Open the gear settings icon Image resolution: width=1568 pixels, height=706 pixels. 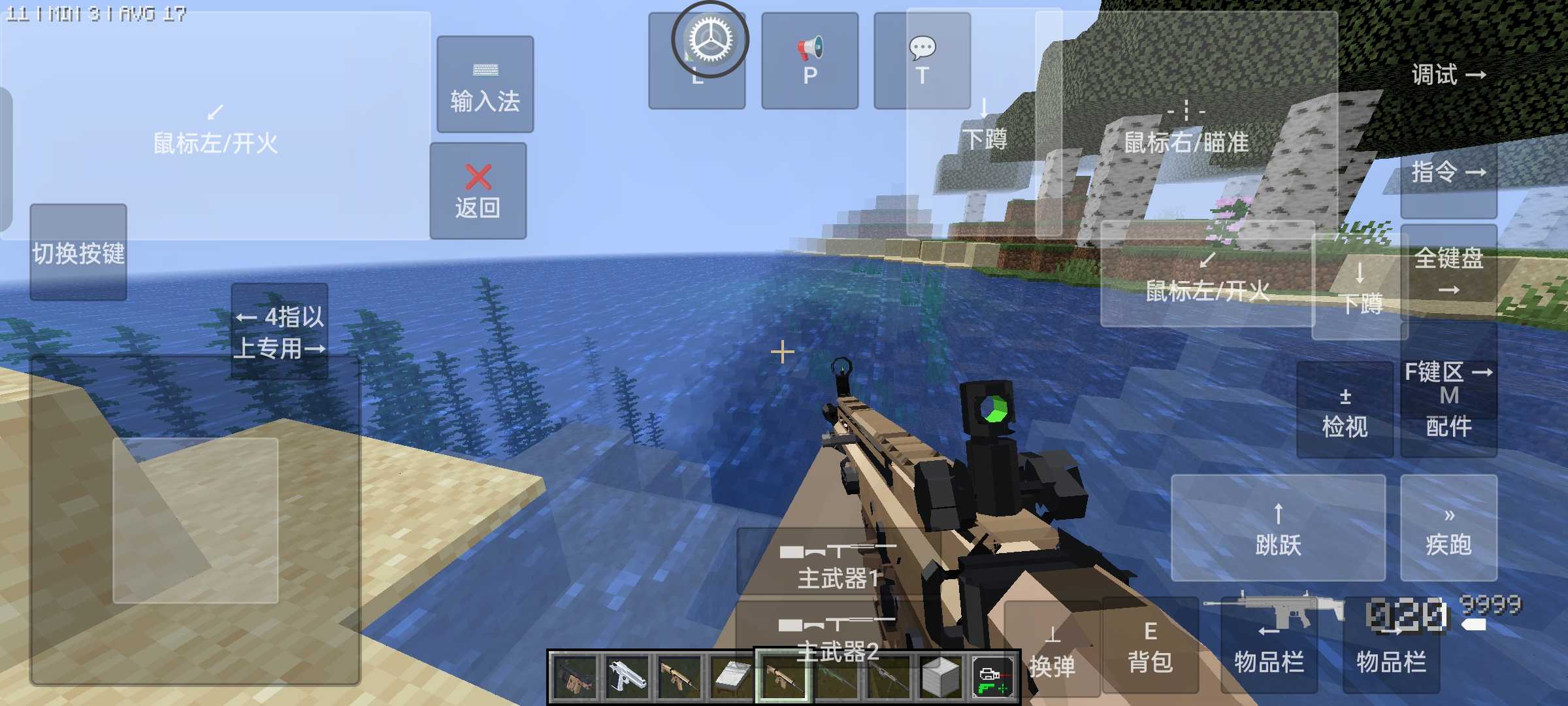click(710, 39)
